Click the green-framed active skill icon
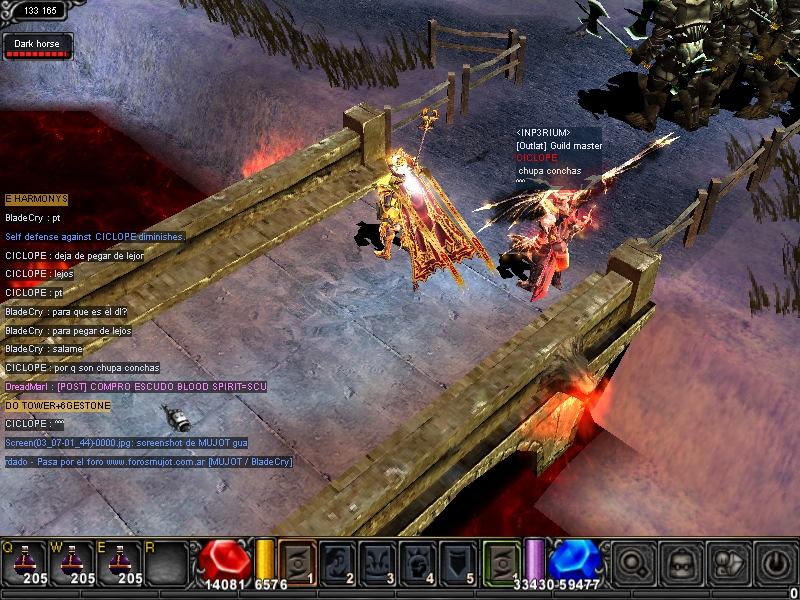 point(502,562)
